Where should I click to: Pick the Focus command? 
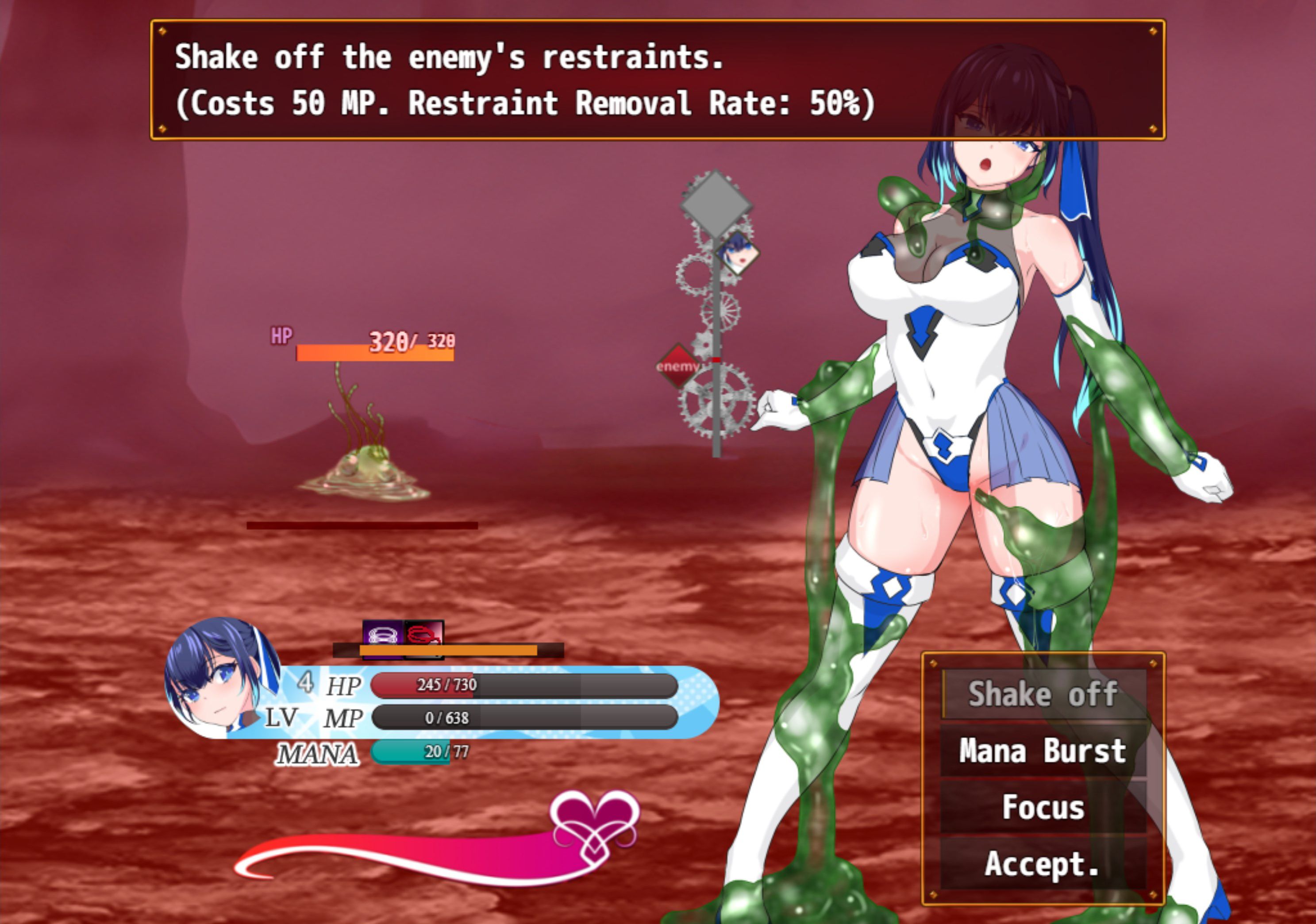coord(1043,807)
